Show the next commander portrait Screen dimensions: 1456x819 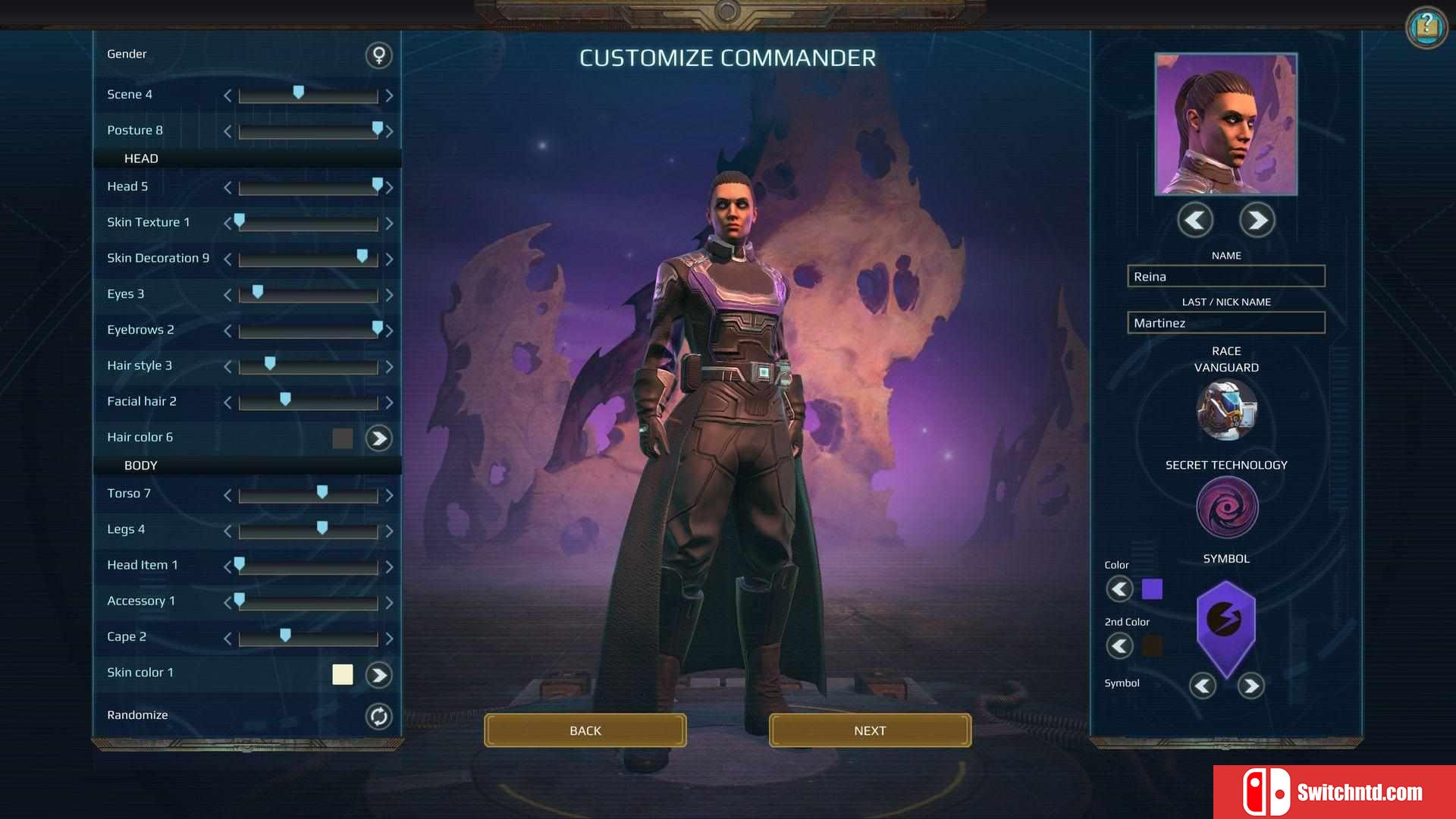(1257, 221)
